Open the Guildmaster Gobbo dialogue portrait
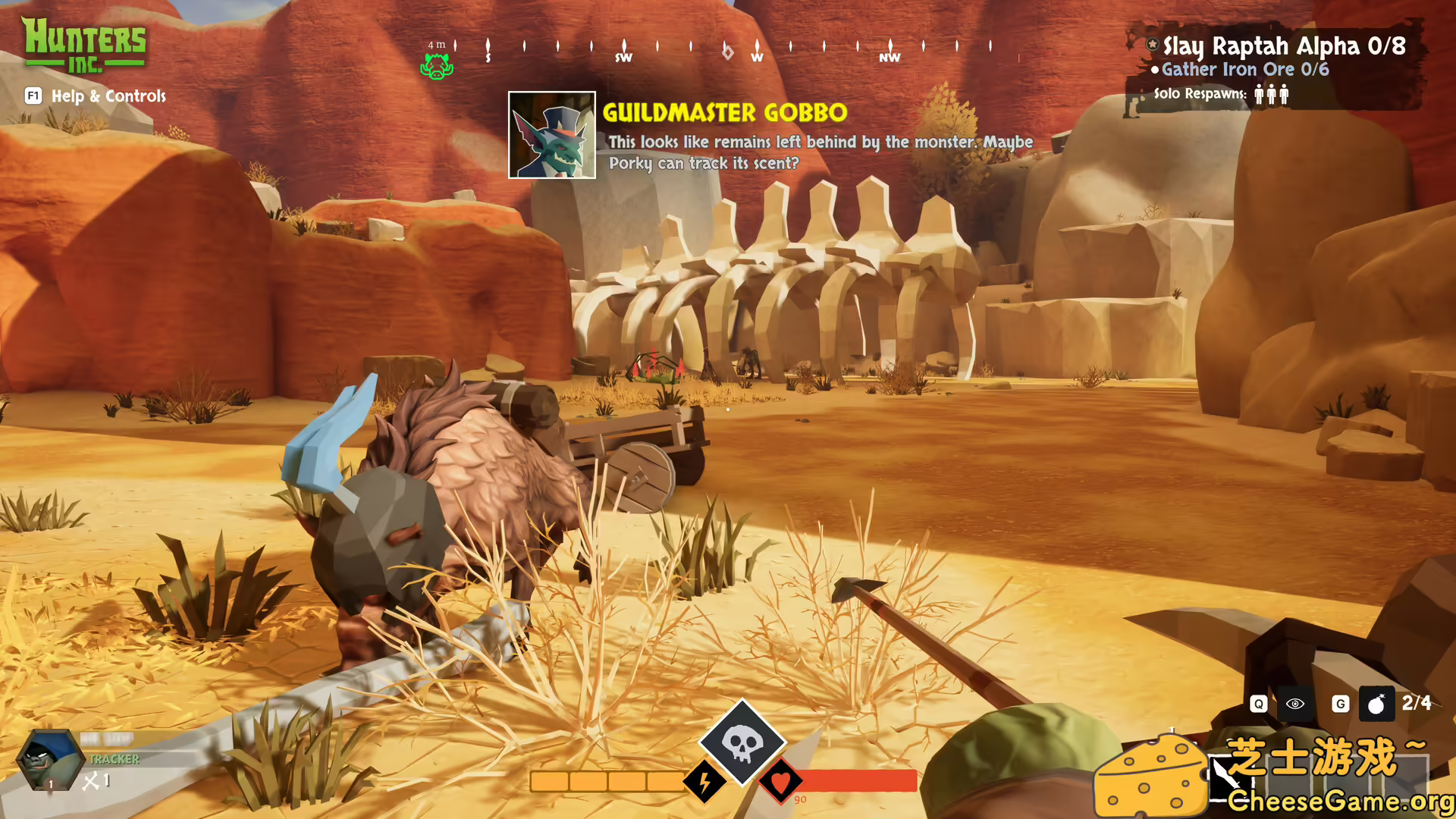The height and width of the screenshot is (819, 1456). (x=552, y=136)
